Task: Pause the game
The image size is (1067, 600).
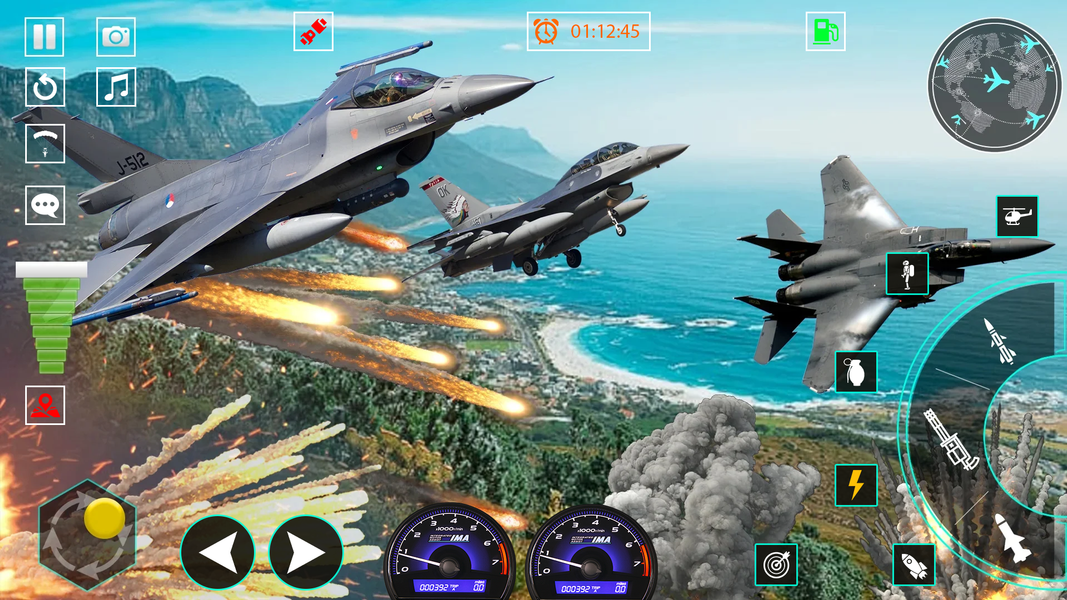Action: (x=44, y=37)
